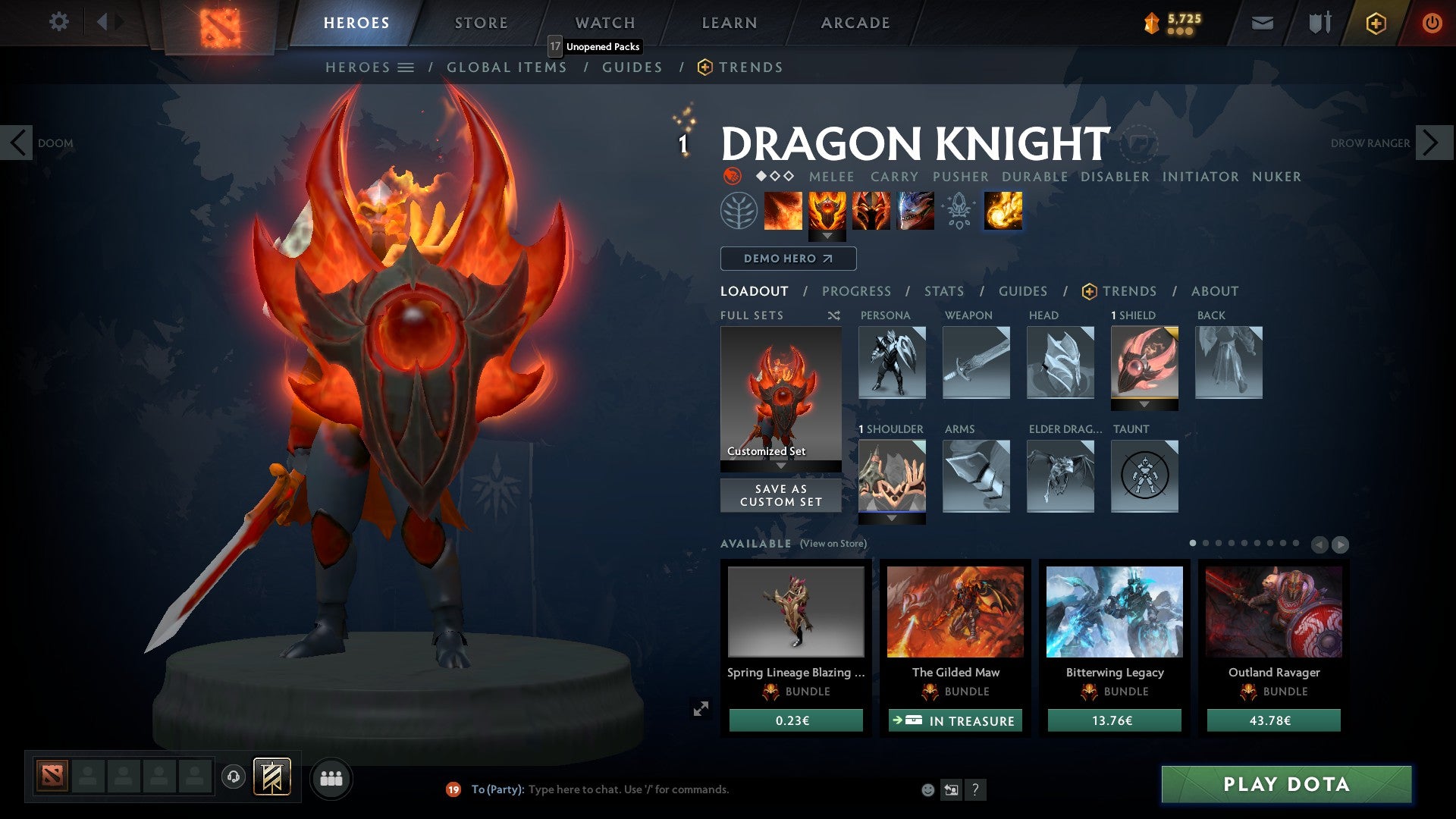Open Dota Plus hexagon icon
This screenshot has height=819, width=1456.
(1377, 23)
